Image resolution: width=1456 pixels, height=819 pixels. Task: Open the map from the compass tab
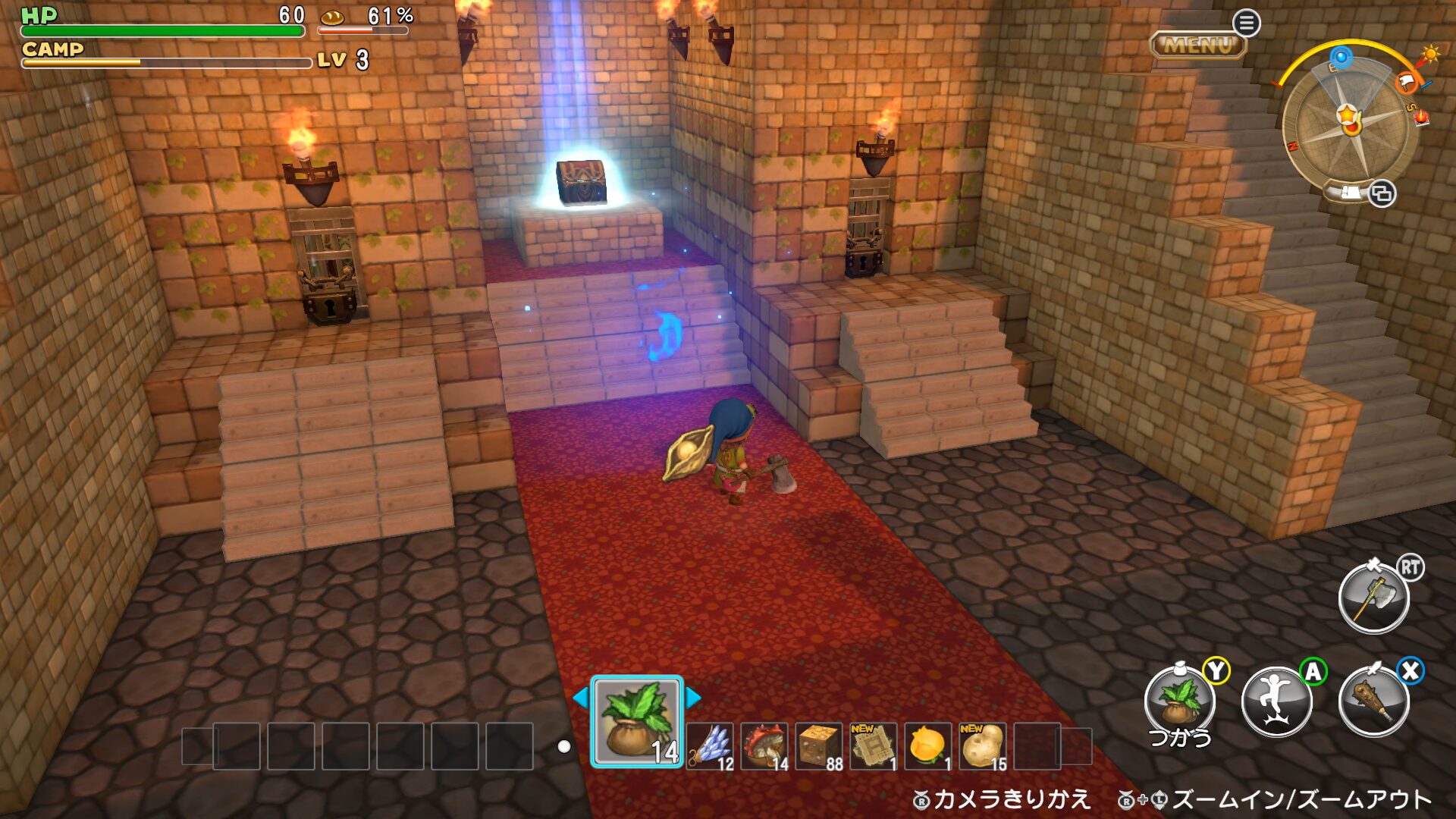click(1351, 193)
